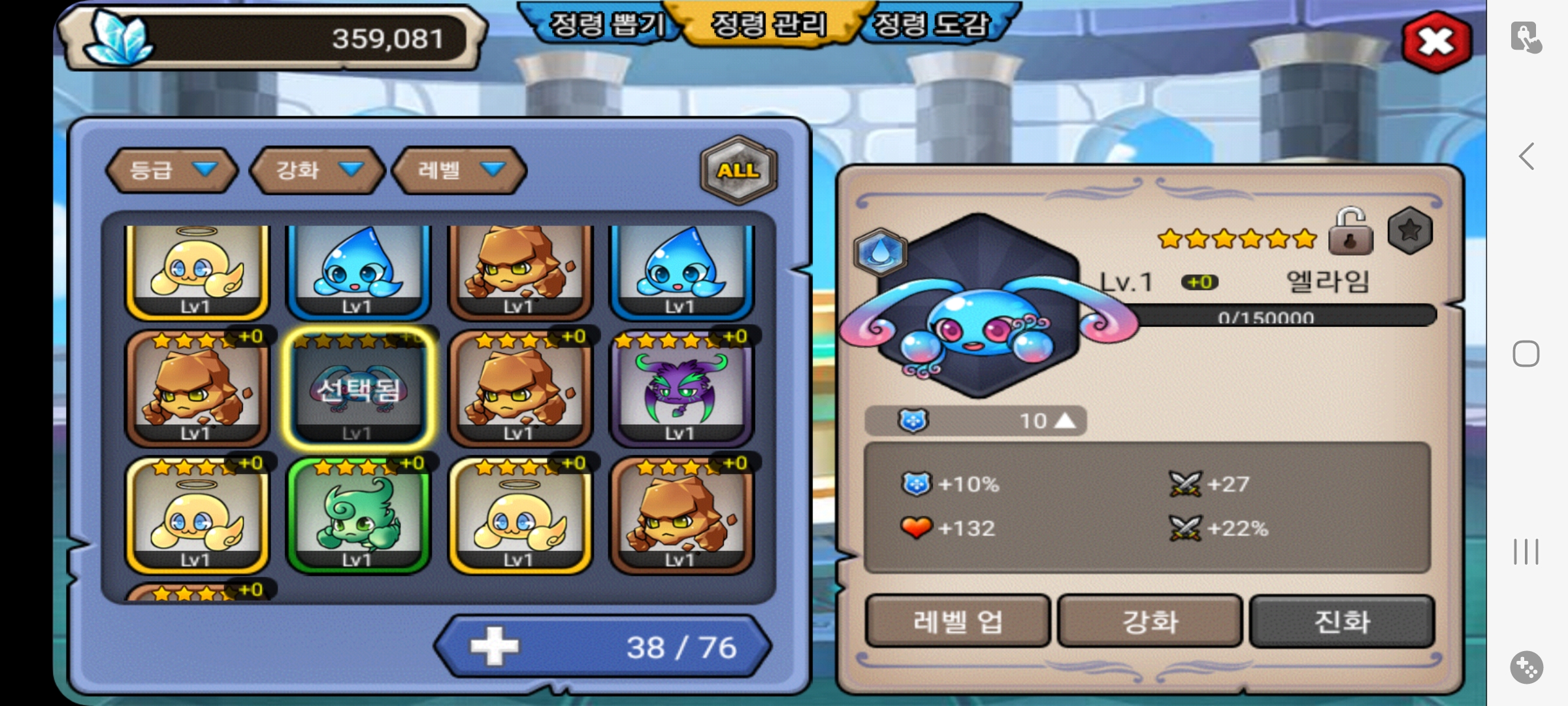Image resolution: width=1568 pixels, height=706 pixels.
Task: Select the purple horned demon spirit
Action: (681, 389)
